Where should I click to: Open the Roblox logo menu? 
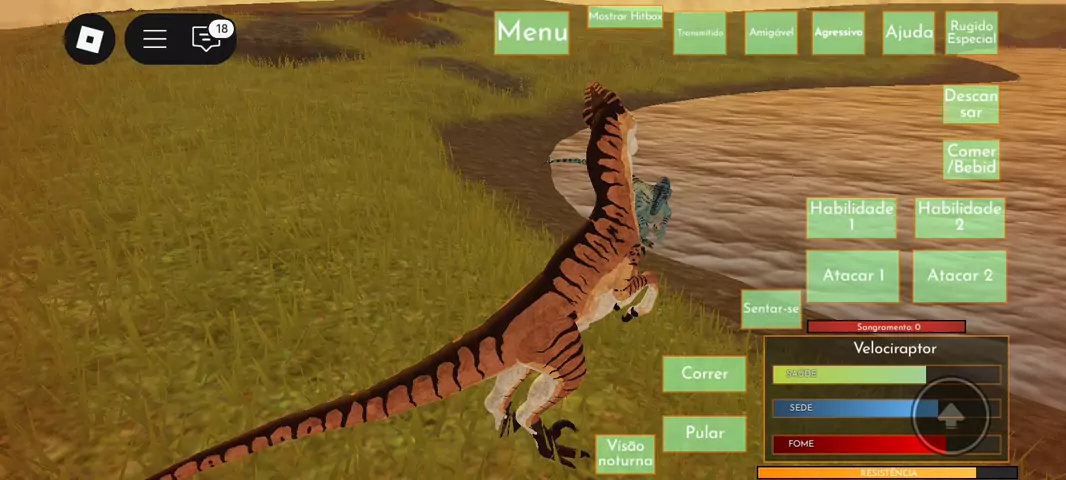click(x=90, y=40)
